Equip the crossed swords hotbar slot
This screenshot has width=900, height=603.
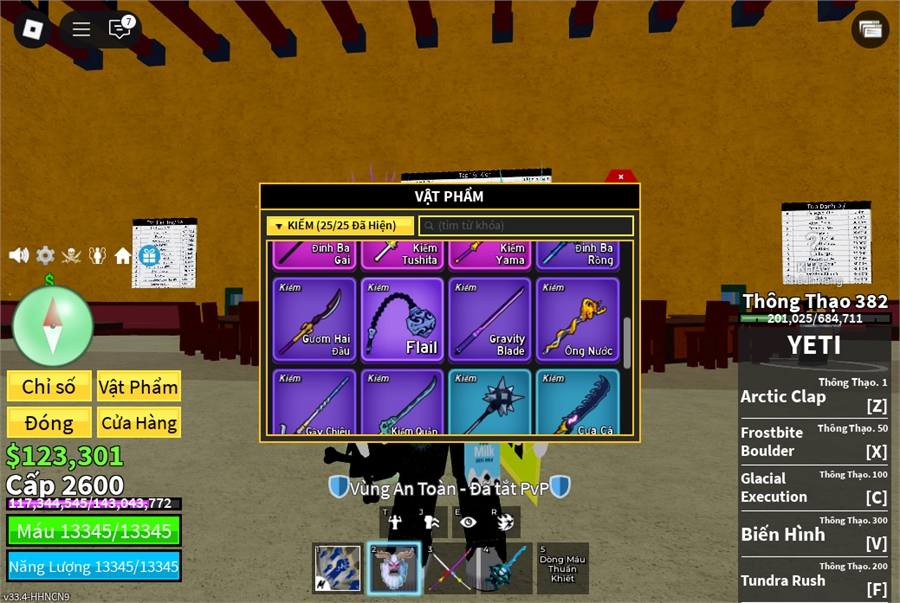[449, 568]
